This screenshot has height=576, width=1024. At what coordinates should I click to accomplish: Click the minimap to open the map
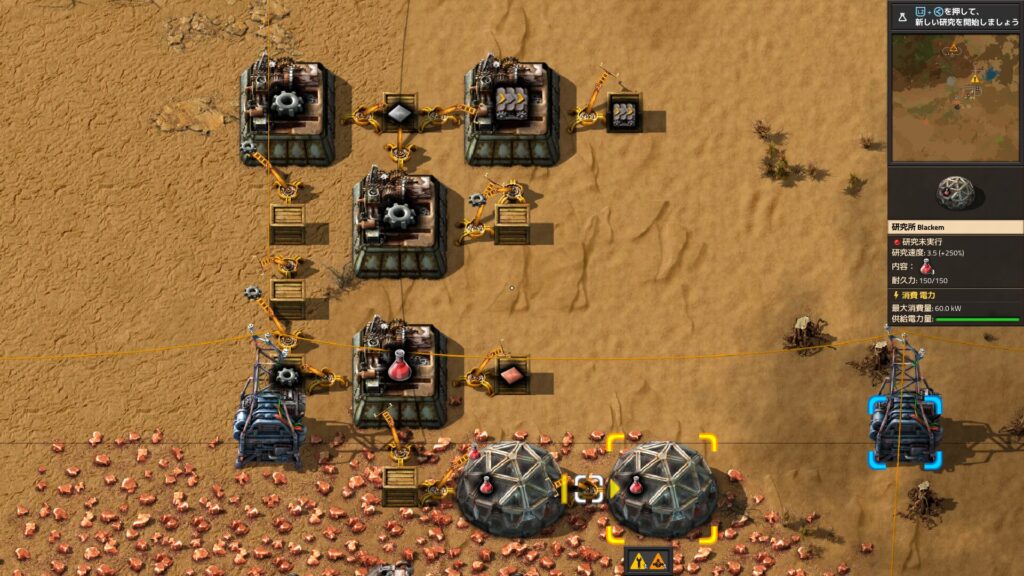click(955, 97)
